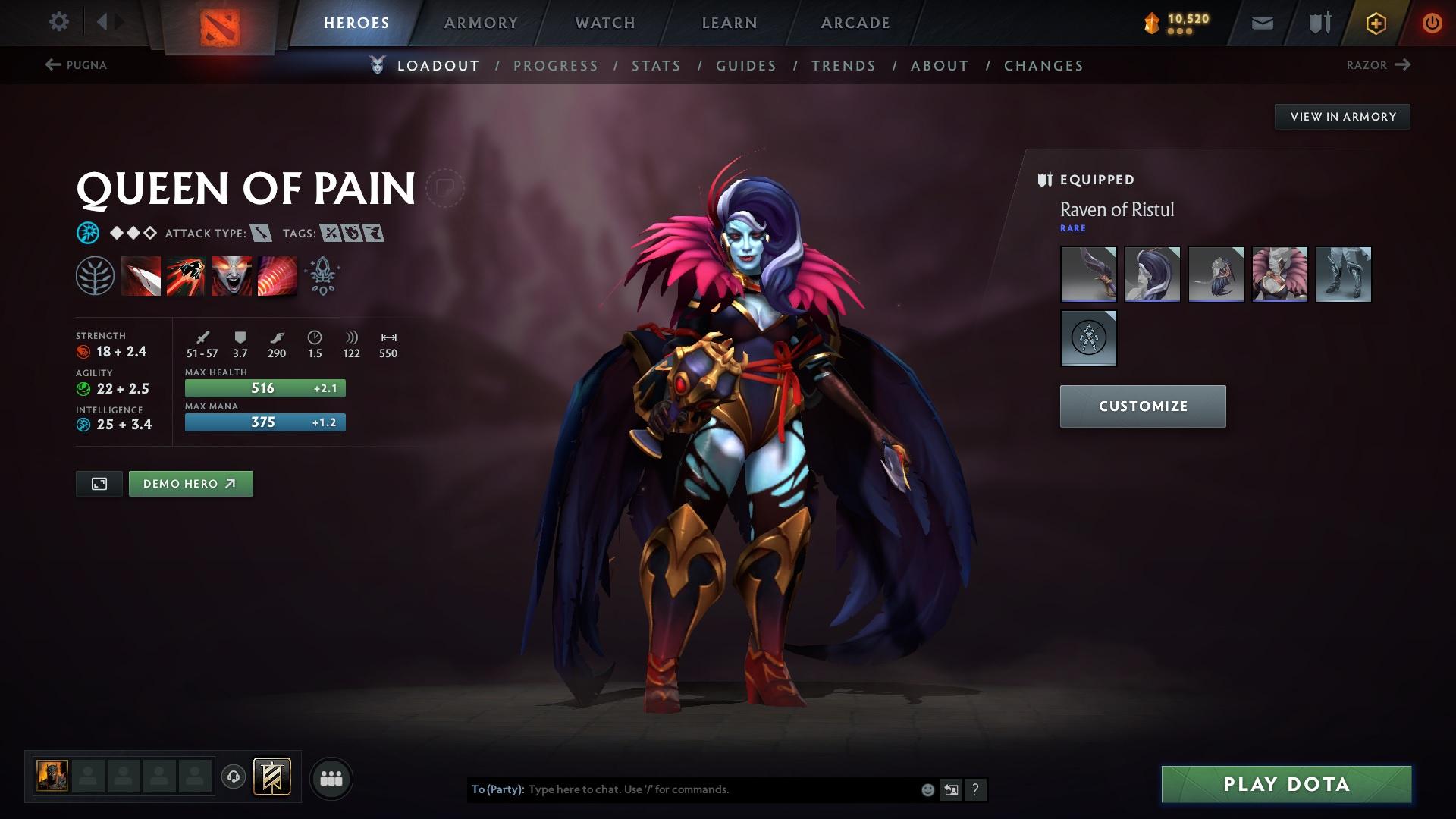This screenshot has width=1456, height=819.
Task: Click VIEW IN ARMORY
Action: (x=1342, y=116)
